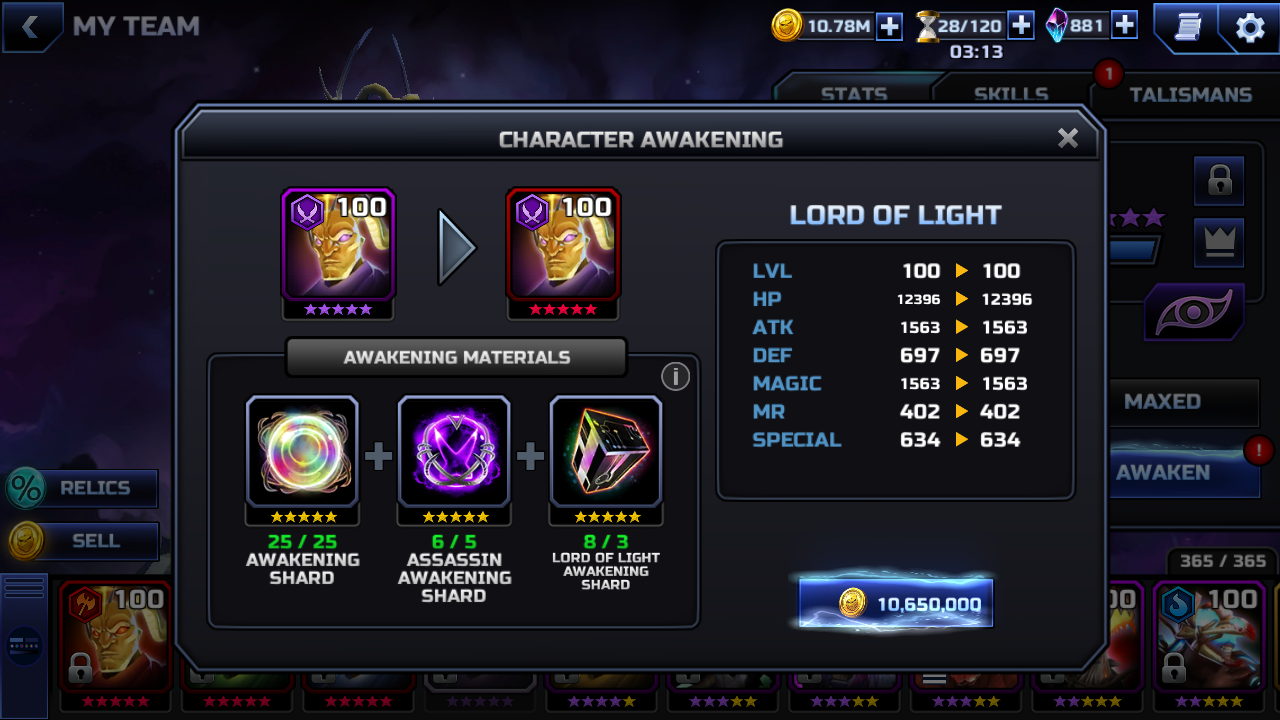Switch to the Skills tab

pos(1011,95)
